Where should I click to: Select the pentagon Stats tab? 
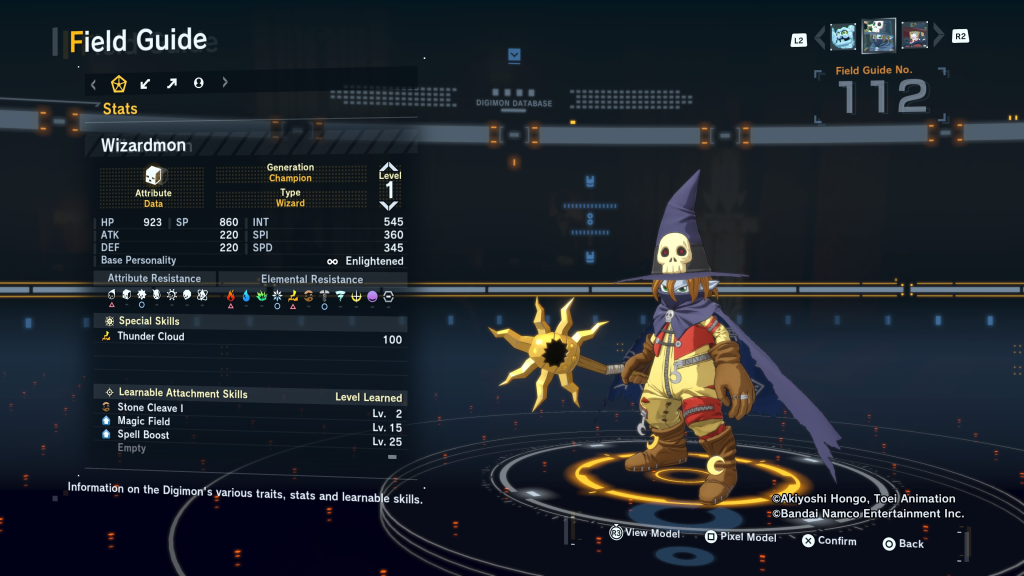pos(118,84)
